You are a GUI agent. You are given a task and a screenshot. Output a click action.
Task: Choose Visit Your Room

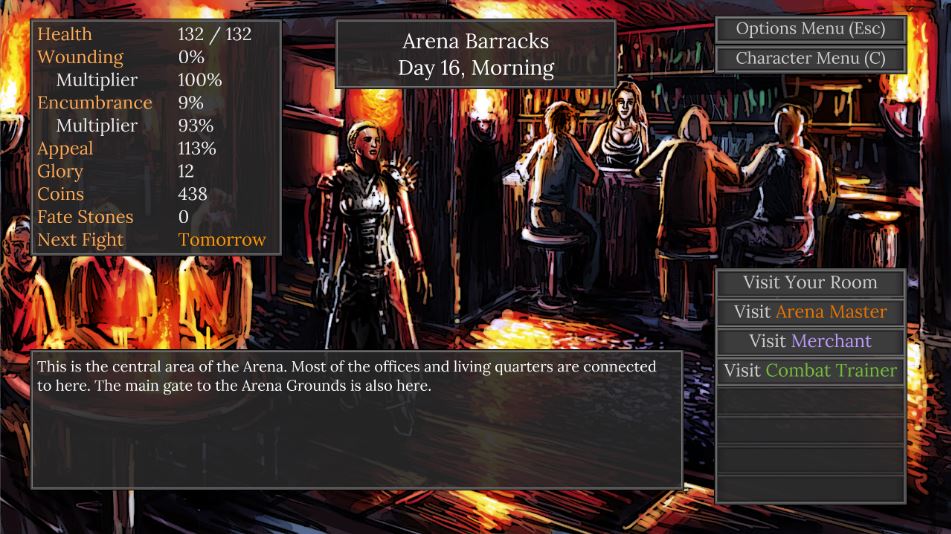(x=810, y=283)
